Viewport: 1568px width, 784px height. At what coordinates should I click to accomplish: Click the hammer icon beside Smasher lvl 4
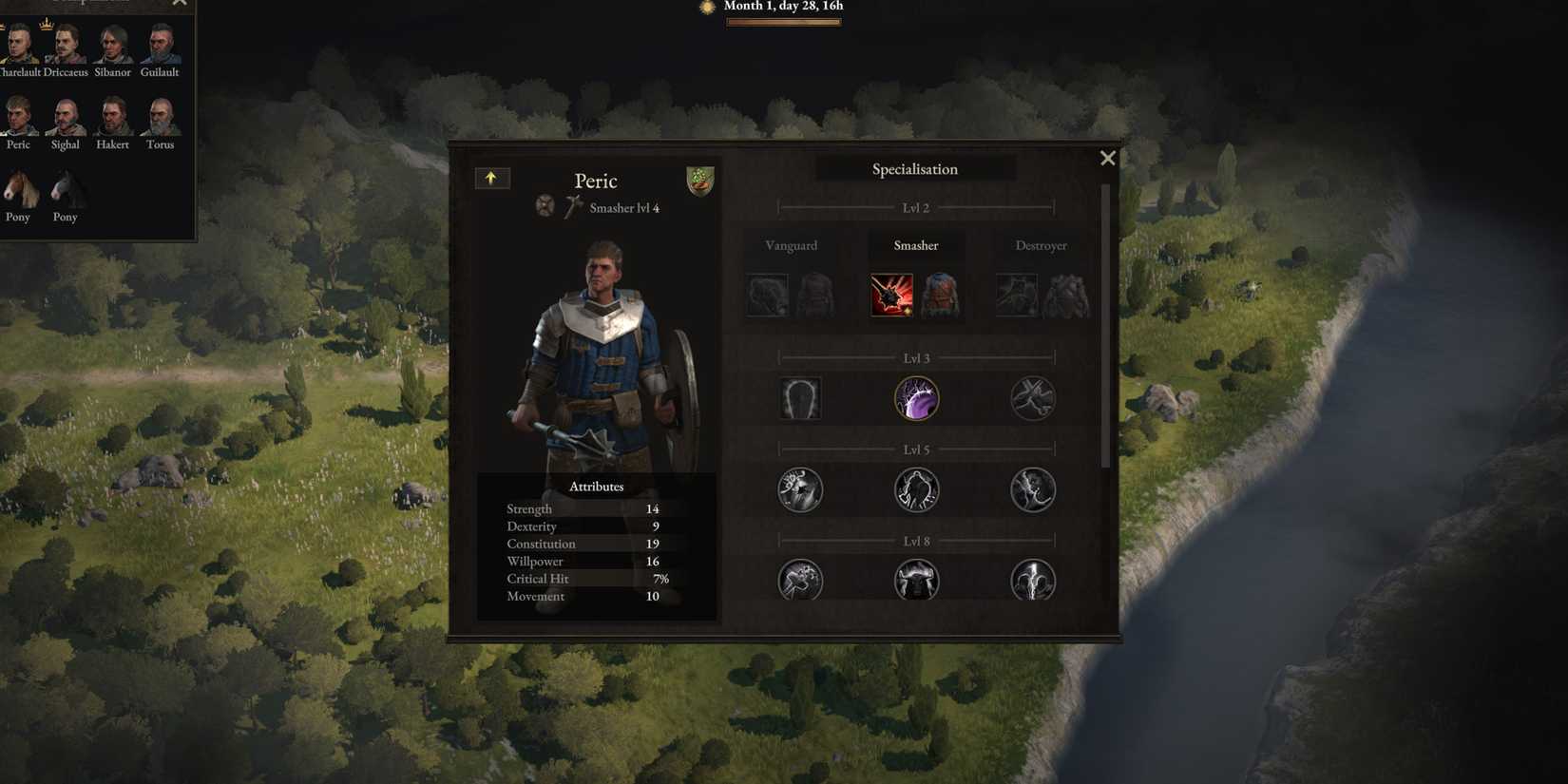[572, 207]
